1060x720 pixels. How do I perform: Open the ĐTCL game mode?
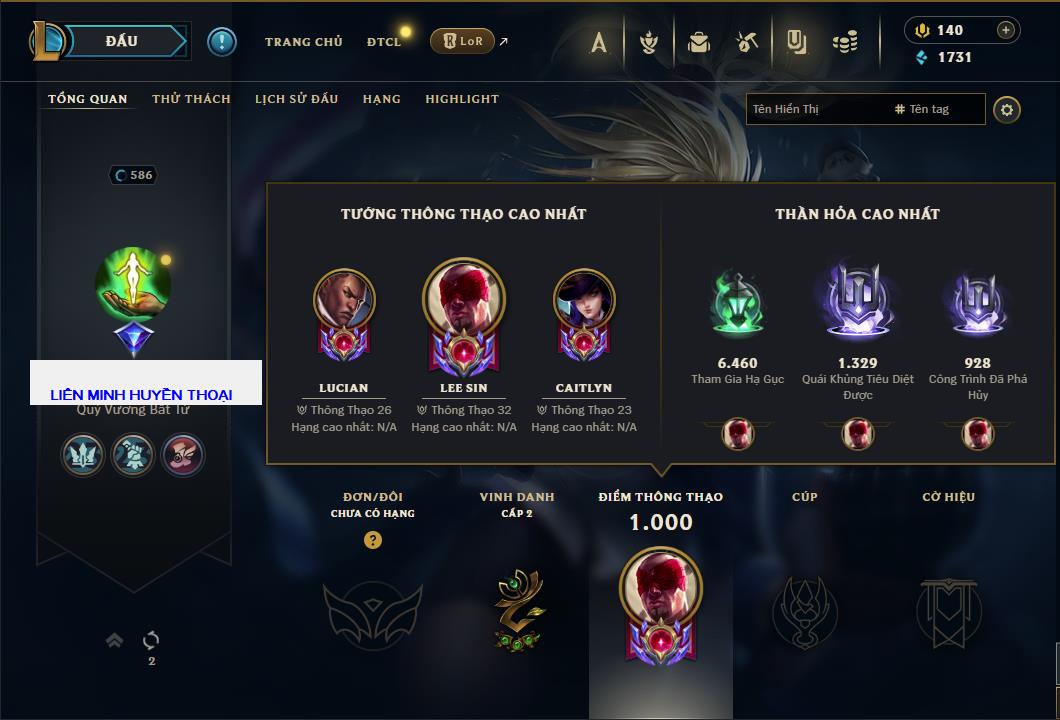pyautogui.click(x=384, y=42)
